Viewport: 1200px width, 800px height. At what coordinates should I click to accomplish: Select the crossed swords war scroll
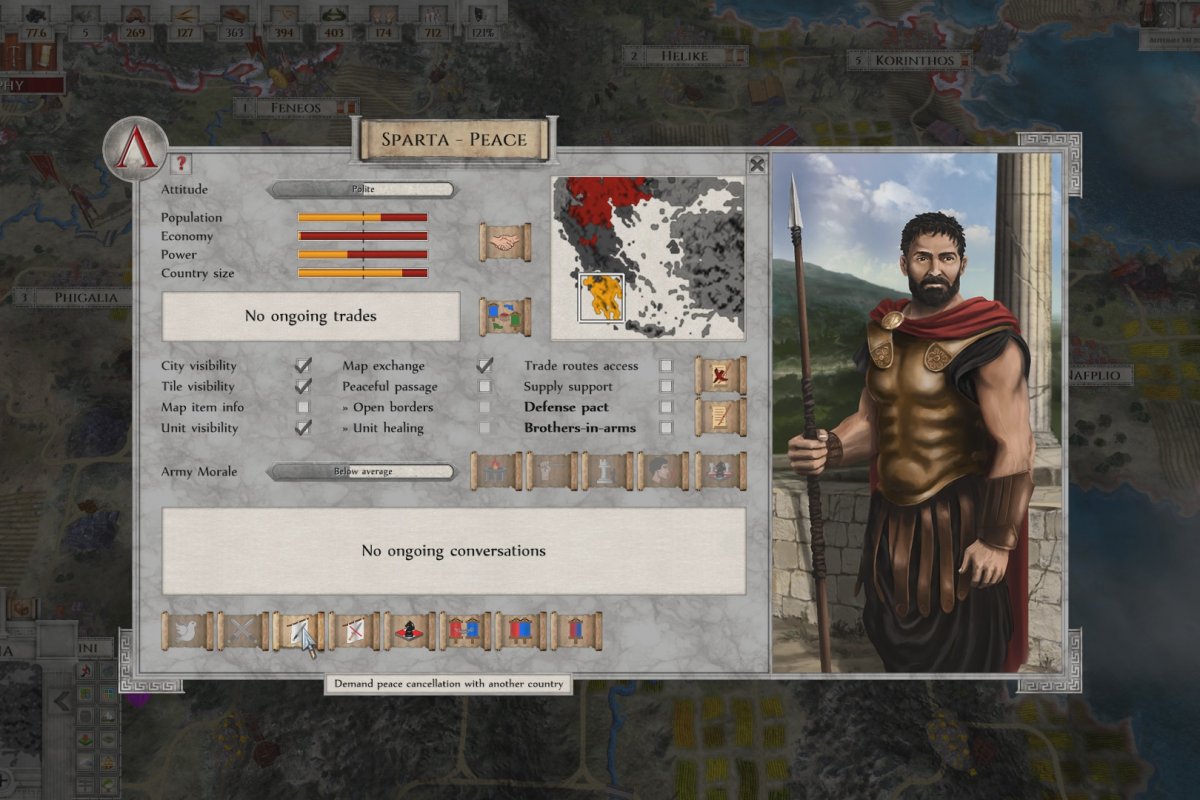click(x=243, y=631)
